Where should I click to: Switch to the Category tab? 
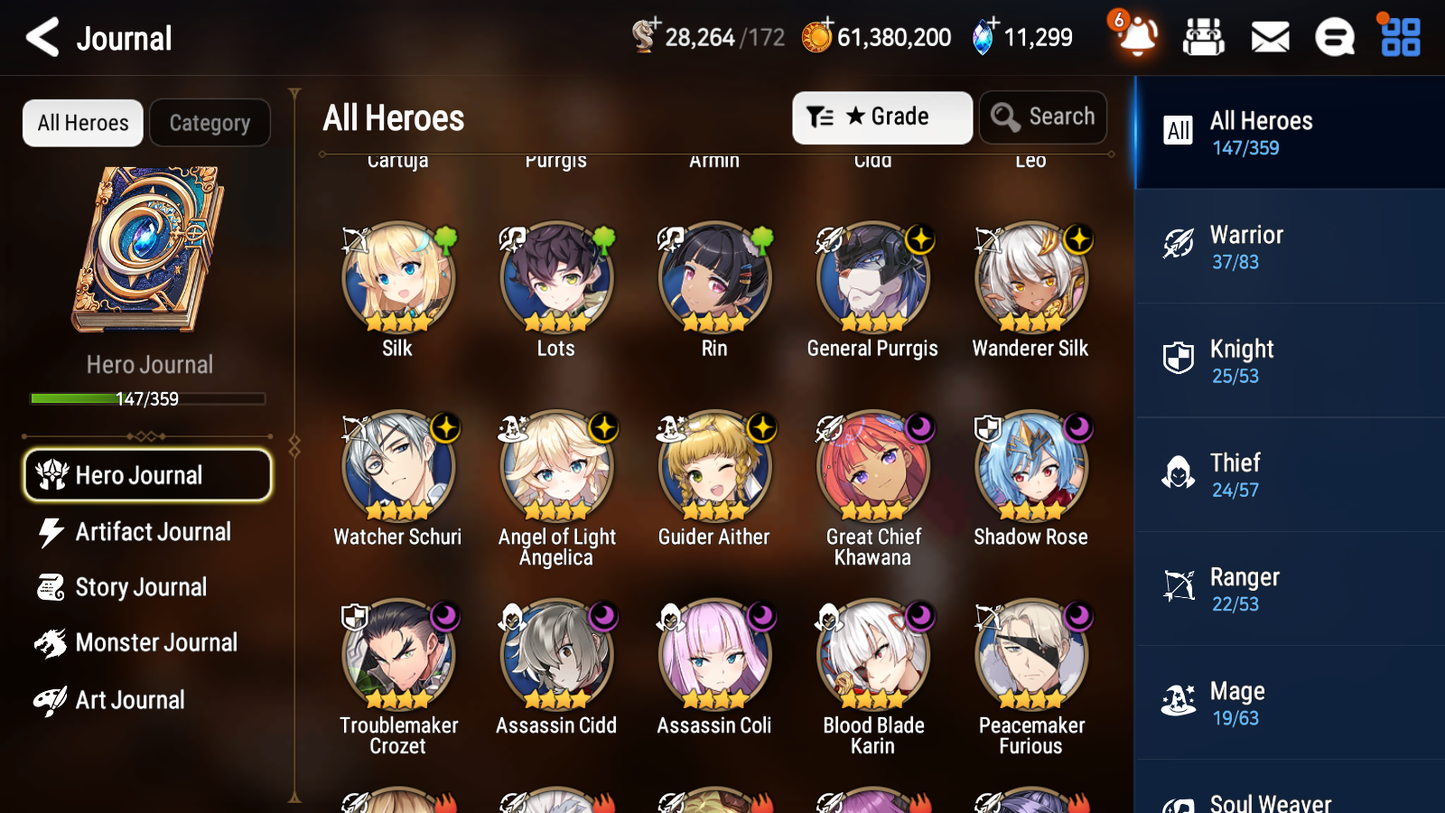tap(210, 122)
